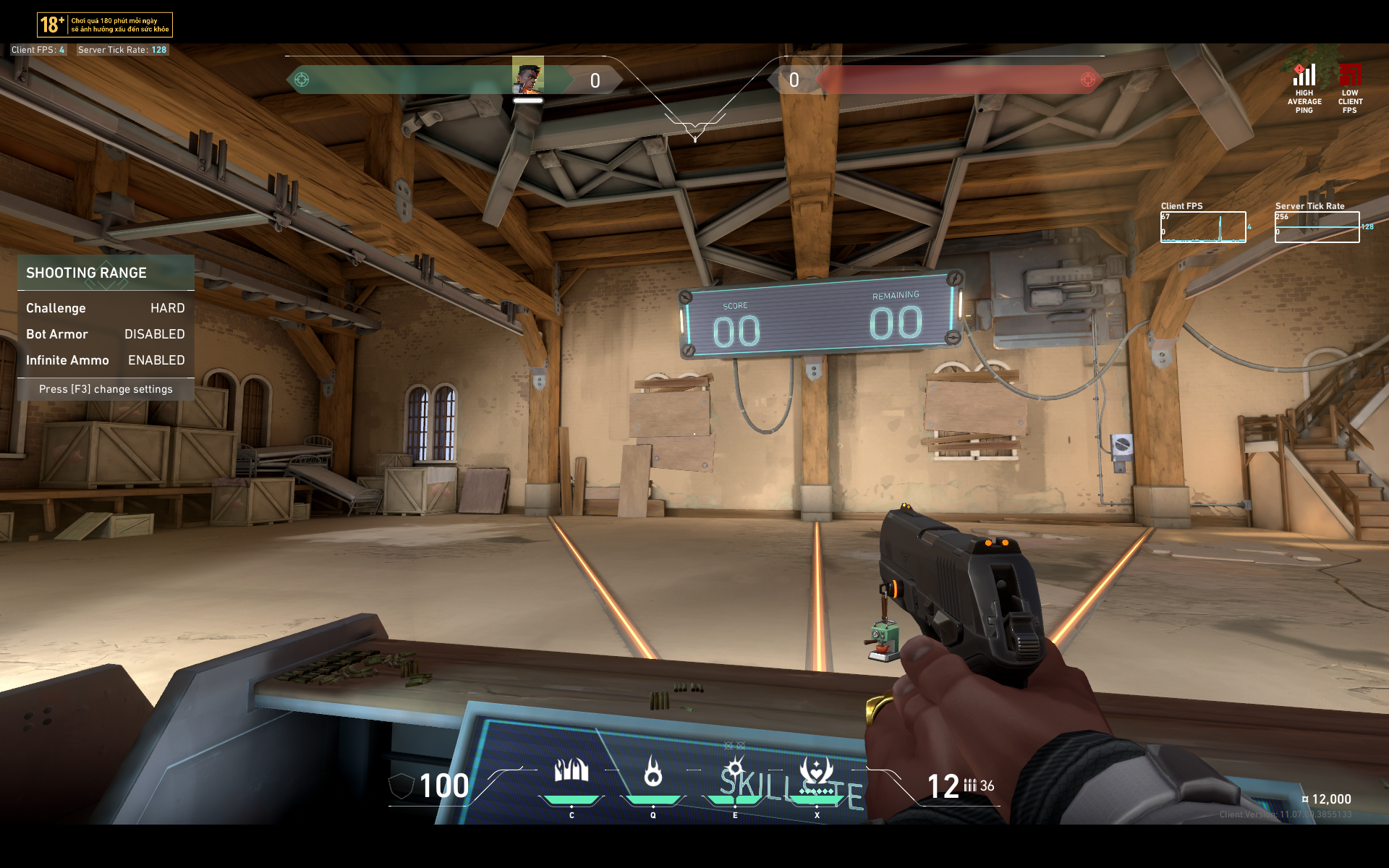Click the green team emblem icon
The height and width of the screenshot is (868, 1389).
coord(302,80)
